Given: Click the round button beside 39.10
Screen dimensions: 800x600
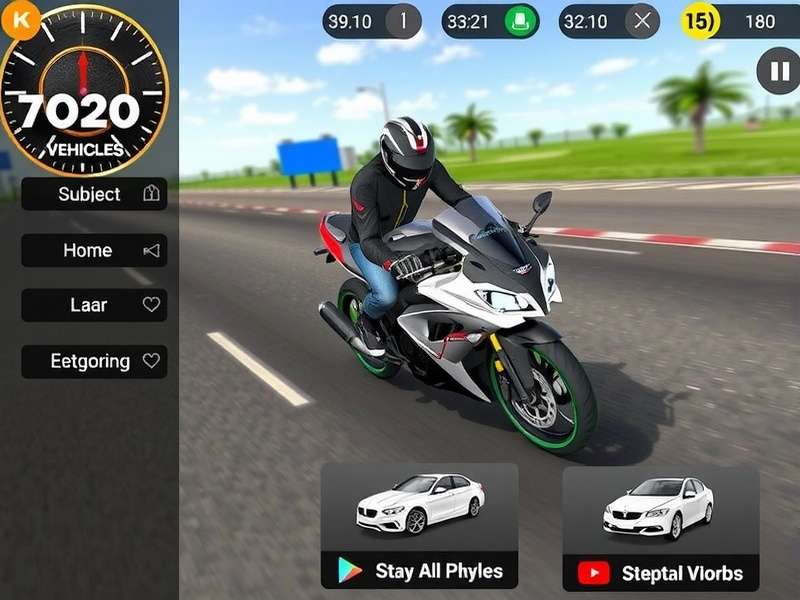Looking at the screenshot, I should [x=404, y=21].
